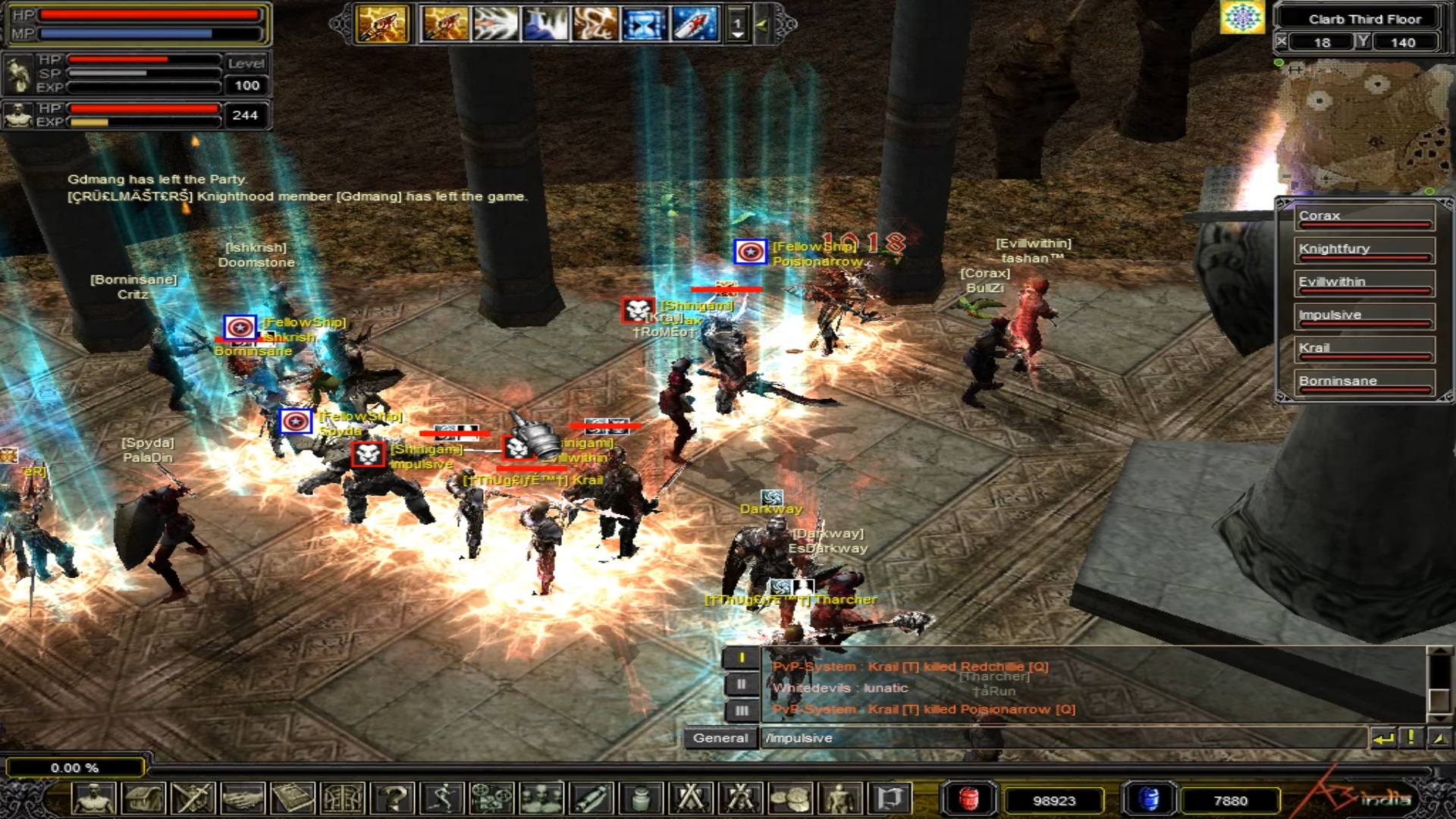Select Borninsane in the party panel
Viewport: 1456px width, 819px height.
coord(1363,382)
